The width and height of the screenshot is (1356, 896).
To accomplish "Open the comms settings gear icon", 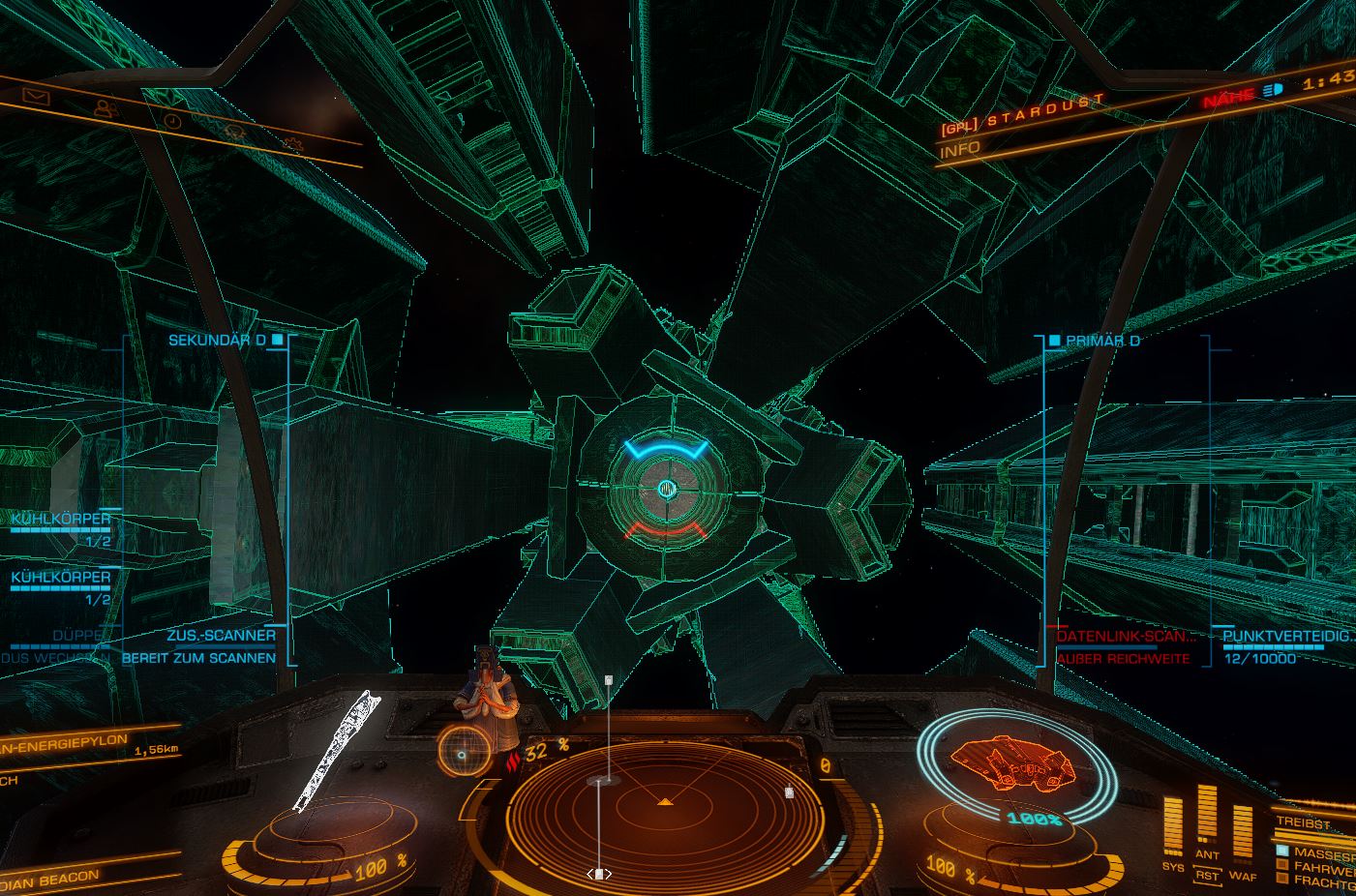I will tap(292, 143).
